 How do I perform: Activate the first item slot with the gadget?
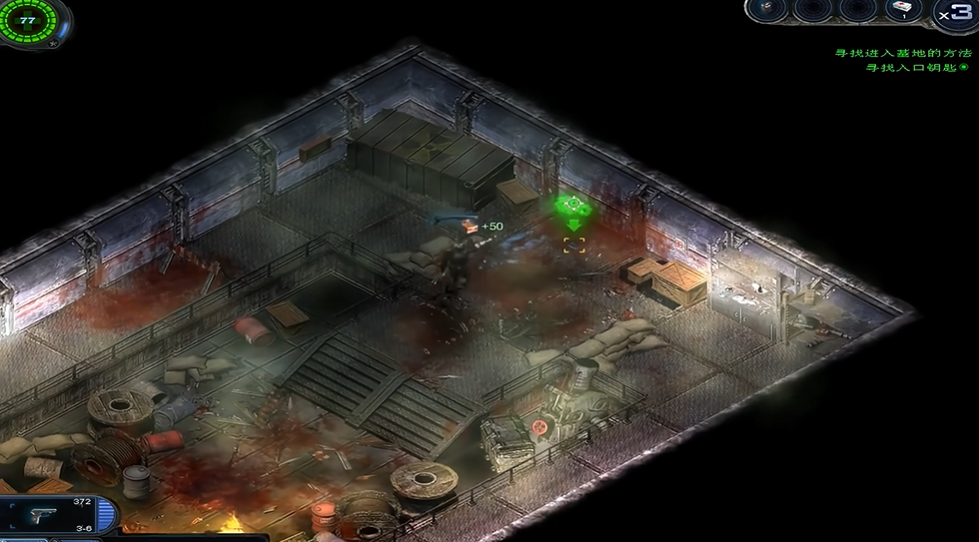(x=766, y=9)
